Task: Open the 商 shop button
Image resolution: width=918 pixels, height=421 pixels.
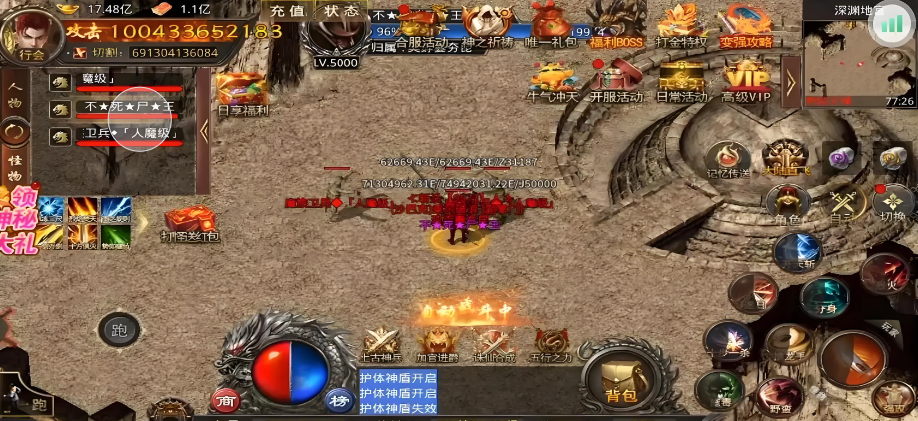Action: pyautogui.click(x=226, y=400)
